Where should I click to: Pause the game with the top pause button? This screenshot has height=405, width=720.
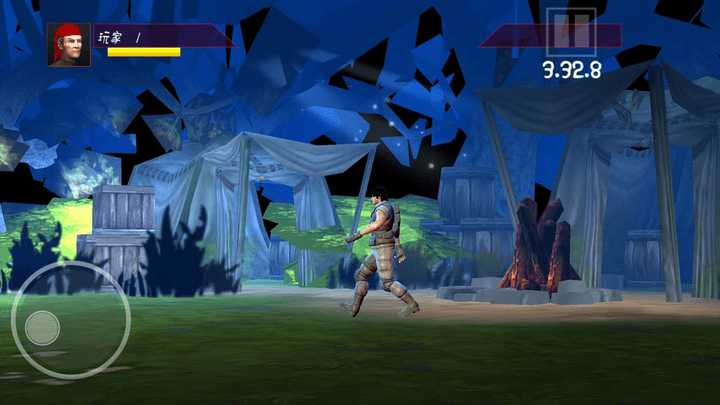(571, 31)
